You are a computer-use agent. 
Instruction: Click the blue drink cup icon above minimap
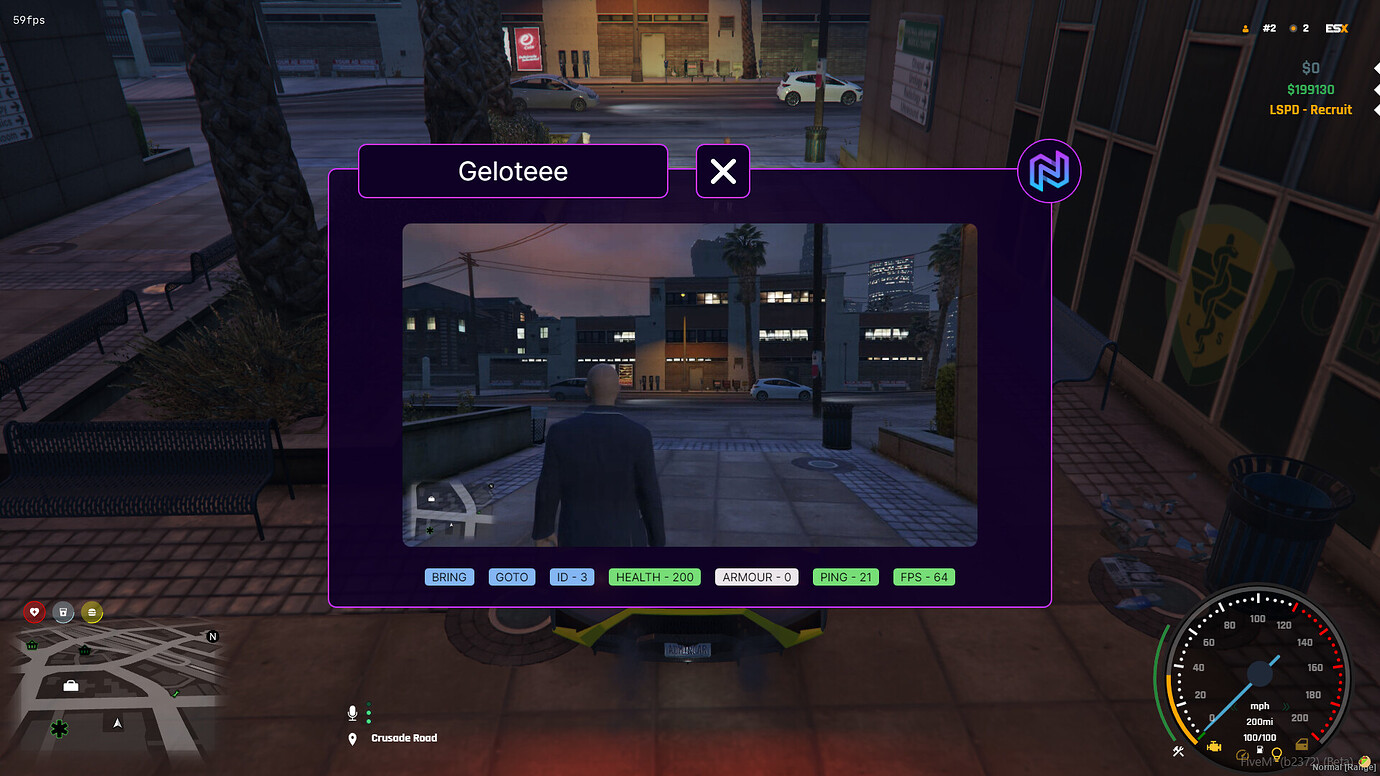pyautogui.click(x=63, y=612)
